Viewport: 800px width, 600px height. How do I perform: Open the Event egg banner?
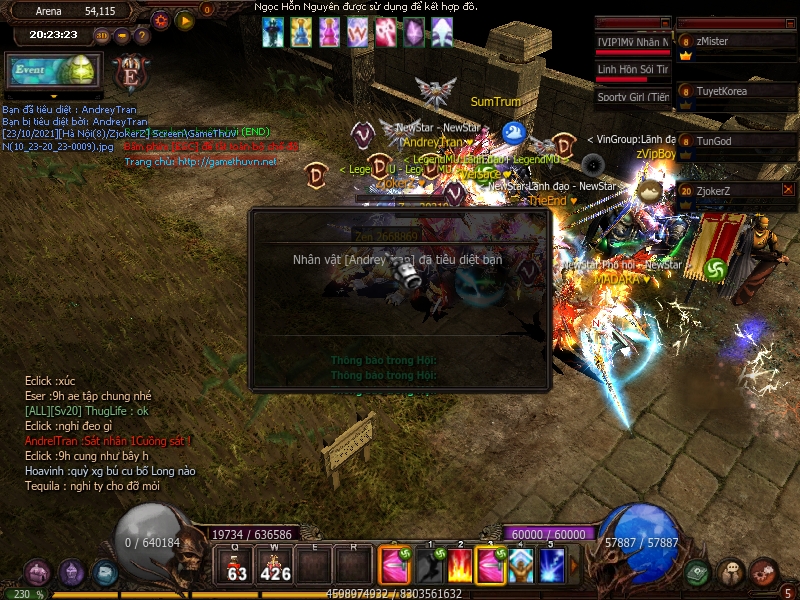[x=53, y=72]
